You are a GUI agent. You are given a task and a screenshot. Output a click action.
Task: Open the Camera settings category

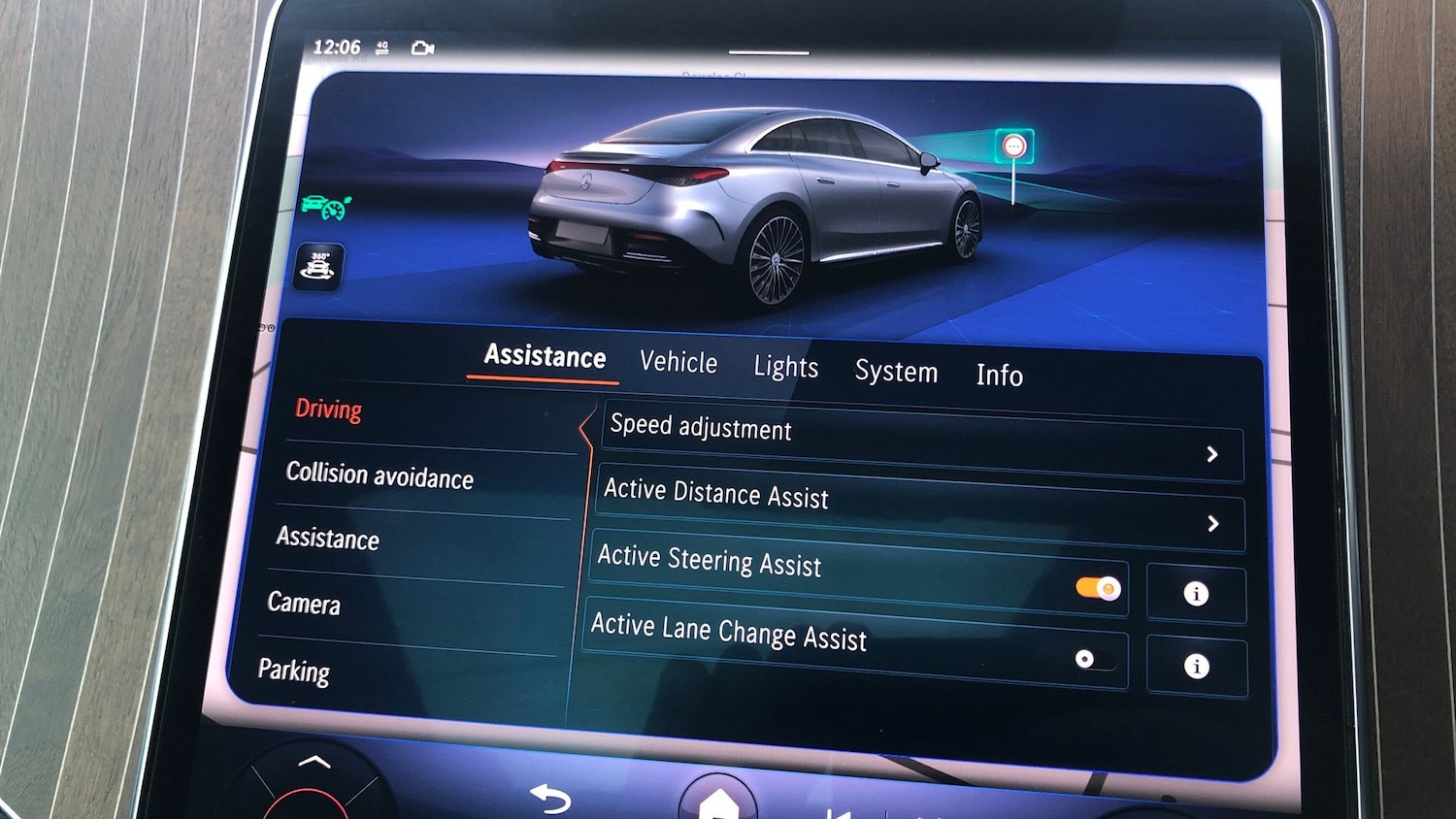click(x=304, y=604)
